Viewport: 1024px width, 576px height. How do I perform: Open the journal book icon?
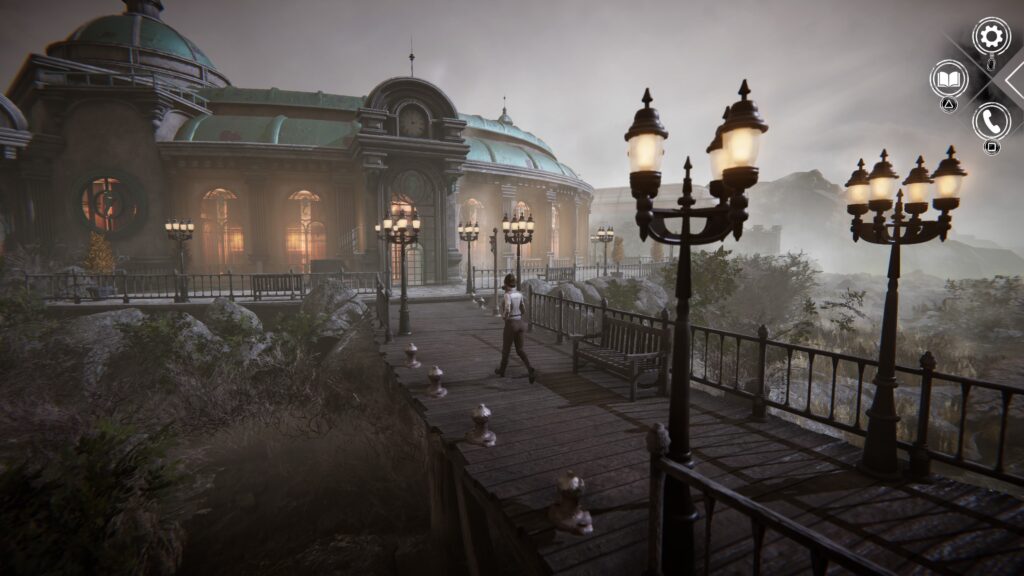click(x=948, y=78)
